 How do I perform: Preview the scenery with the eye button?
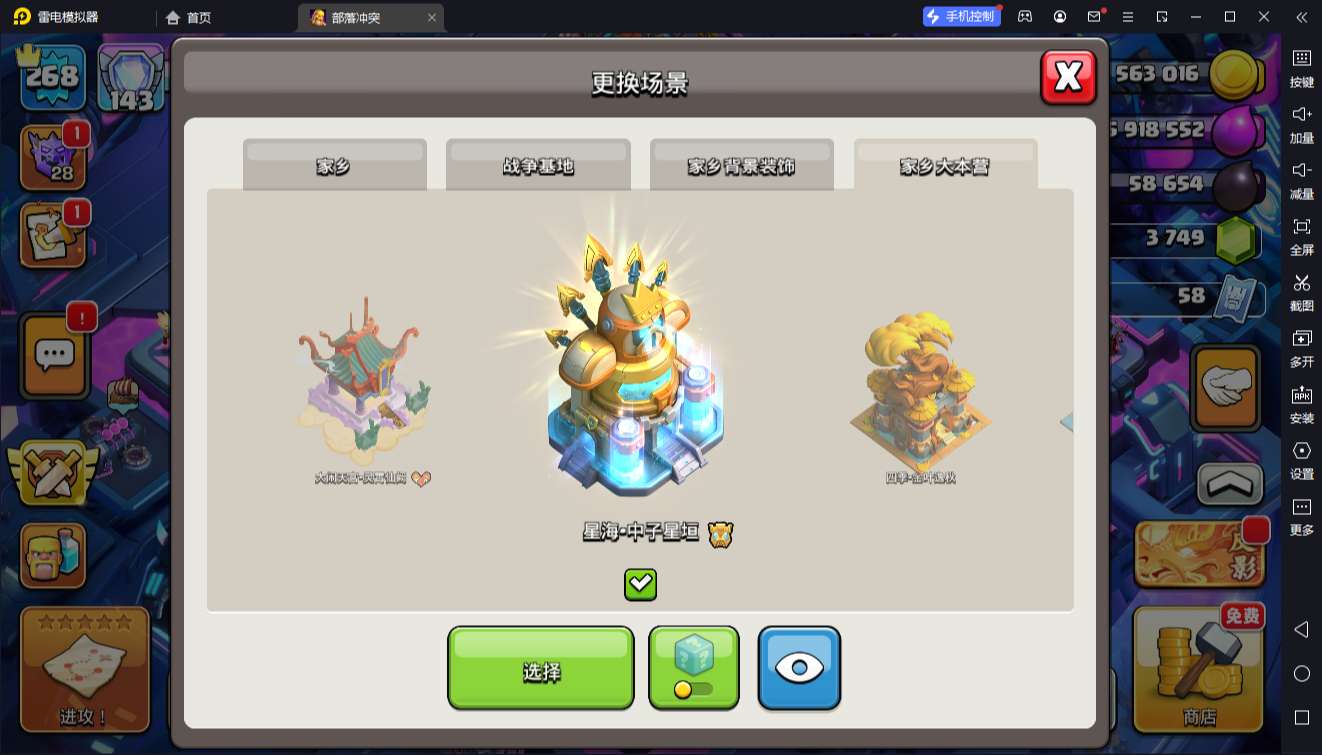[799, 668]
